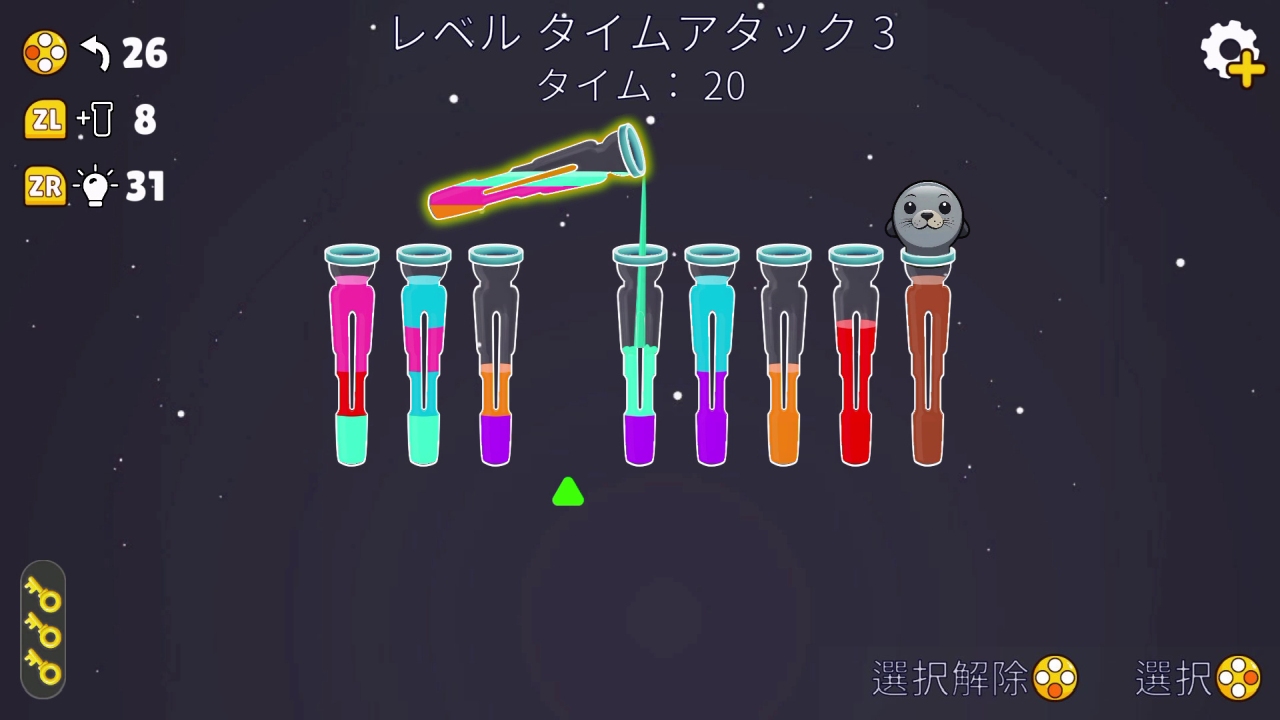The image size is (1280, 720).
Task: Click the ZR button badge
Action: pyautogui.click(x=44, y=186)
